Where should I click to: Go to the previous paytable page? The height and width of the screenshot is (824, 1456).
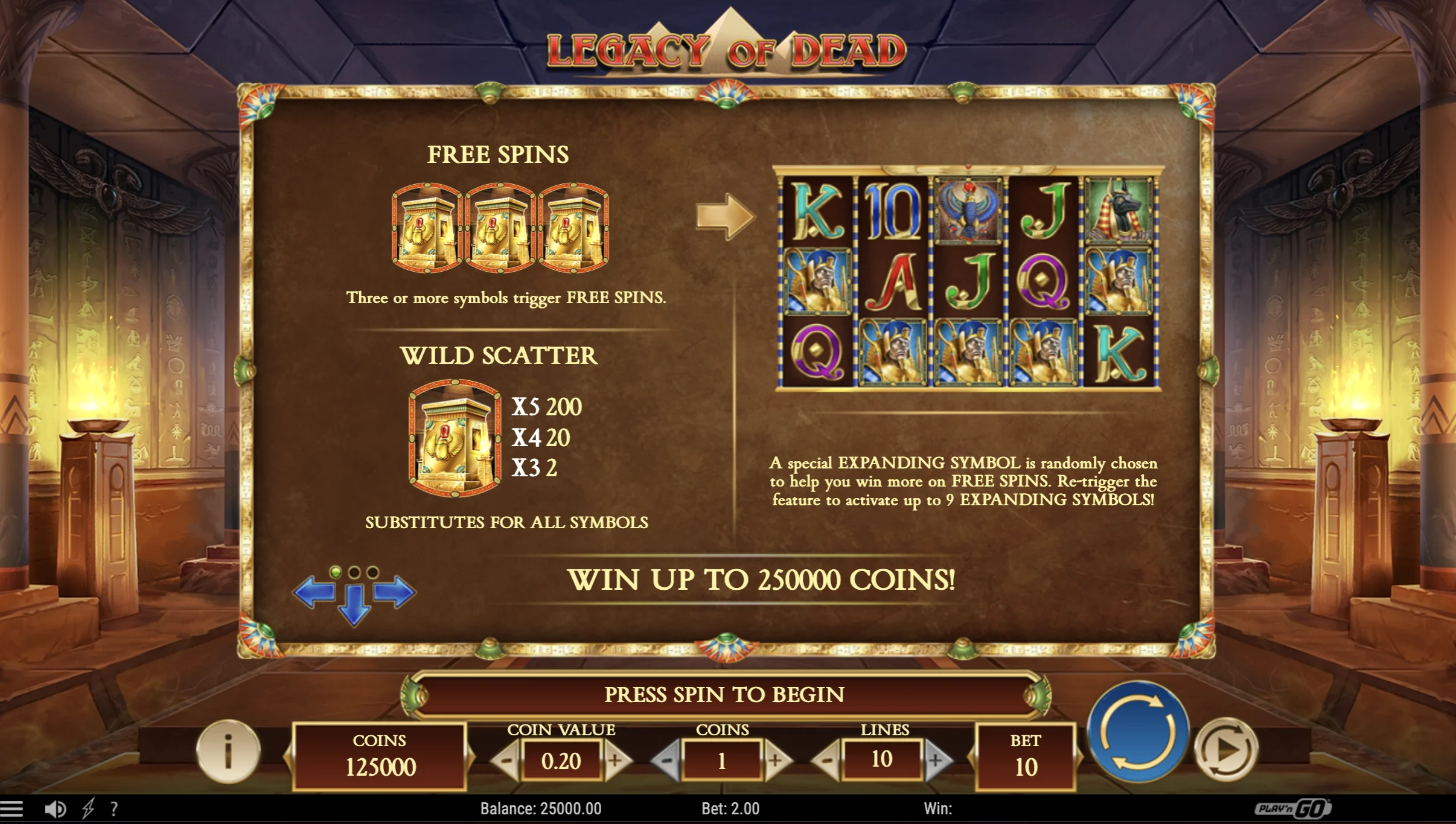point(315,592)
